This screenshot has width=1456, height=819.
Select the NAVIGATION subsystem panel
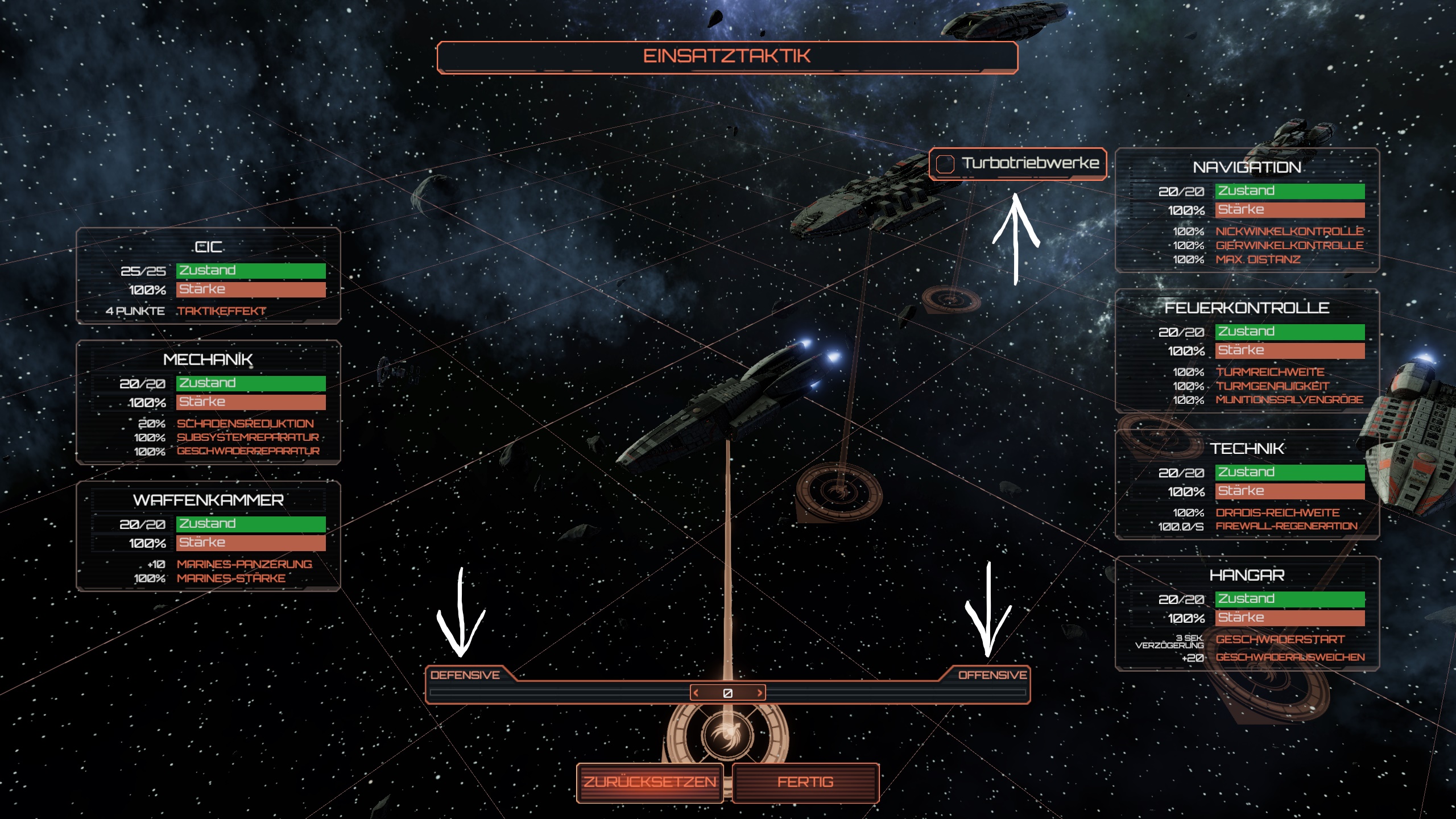(1247, 210)
